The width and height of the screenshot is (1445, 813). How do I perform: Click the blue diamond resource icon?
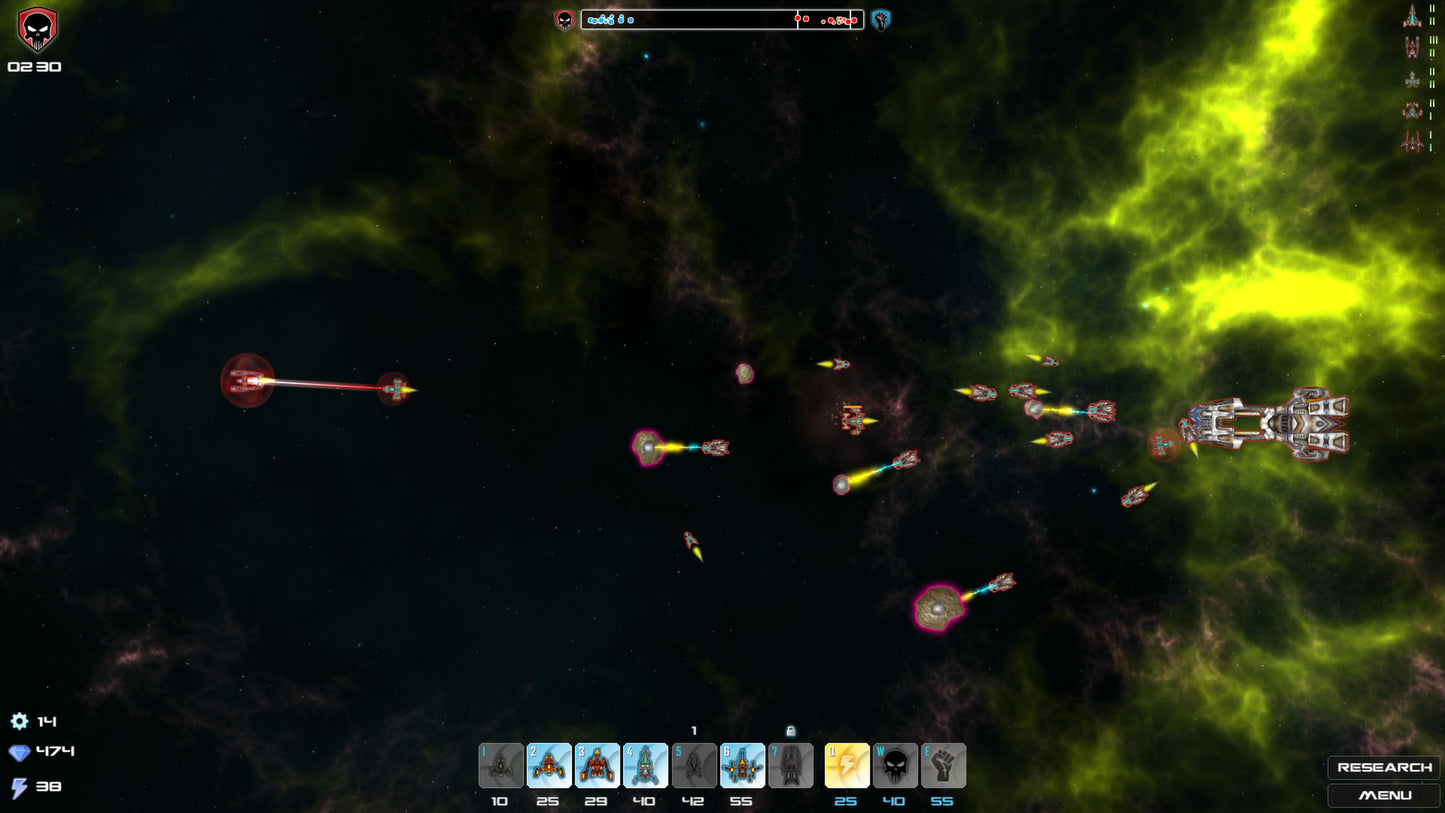pos(20,753)
